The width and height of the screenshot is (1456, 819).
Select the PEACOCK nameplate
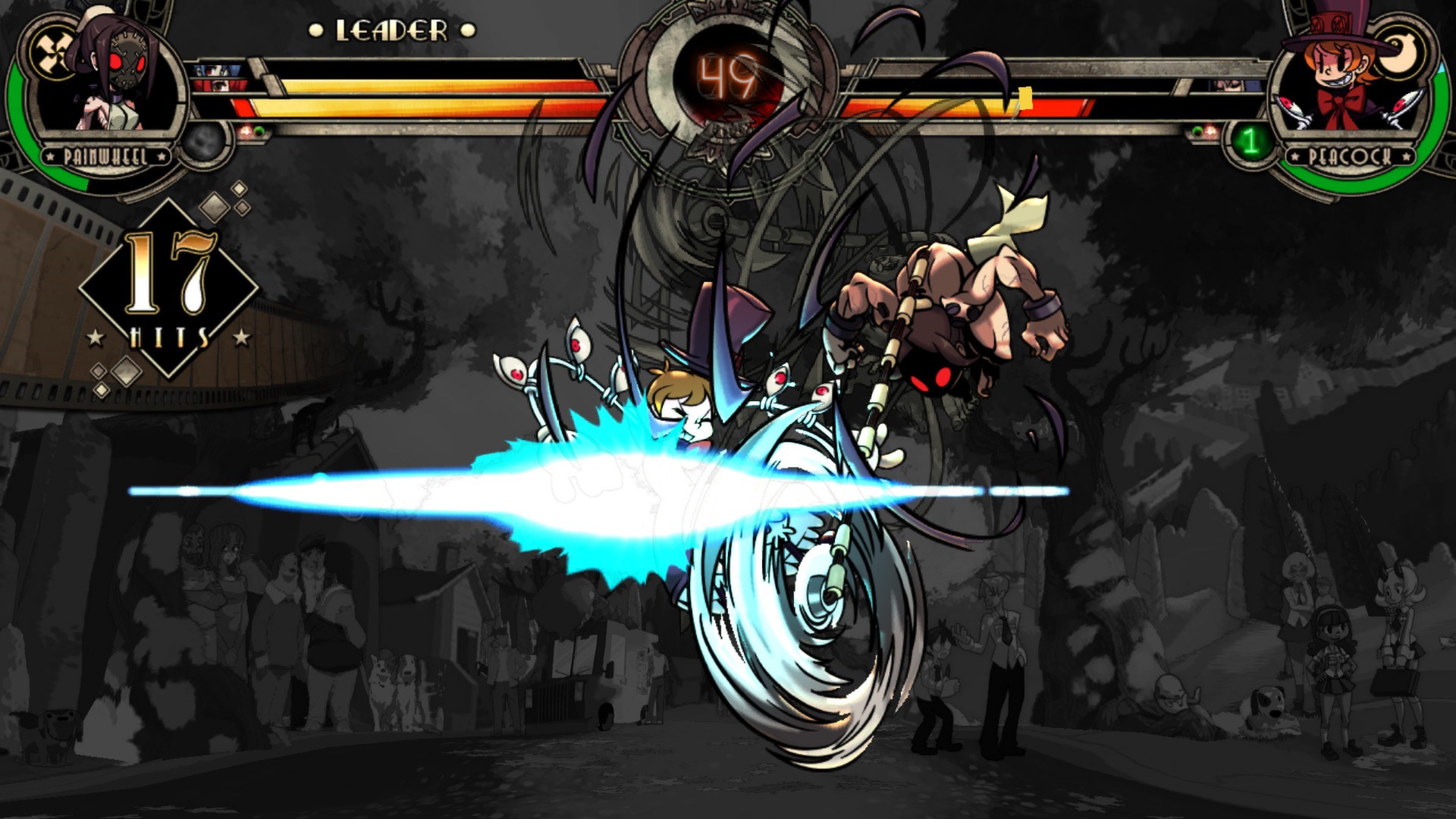coord(1351,157)
